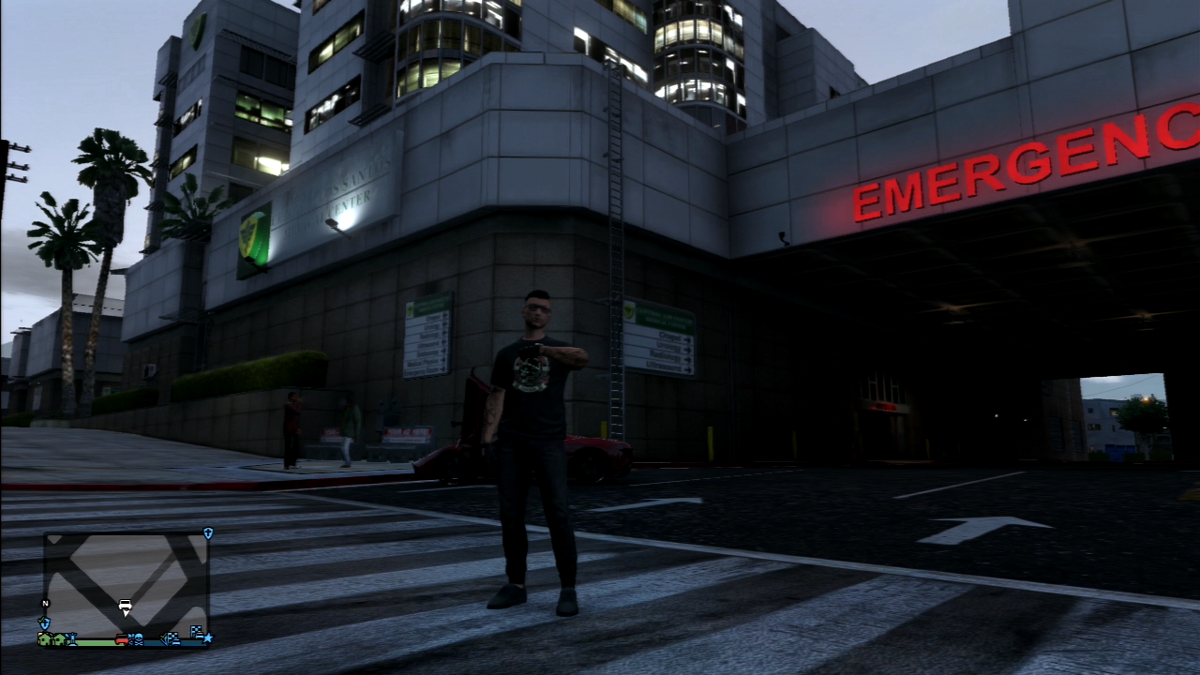Click the red car blip on minimap

pos(122,640)
